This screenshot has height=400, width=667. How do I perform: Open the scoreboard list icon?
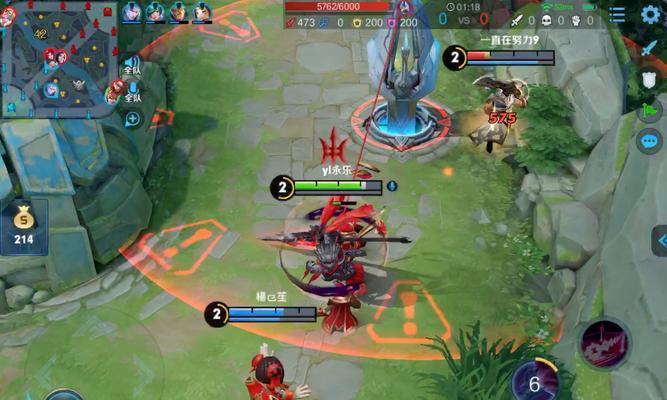pos(618,14)
